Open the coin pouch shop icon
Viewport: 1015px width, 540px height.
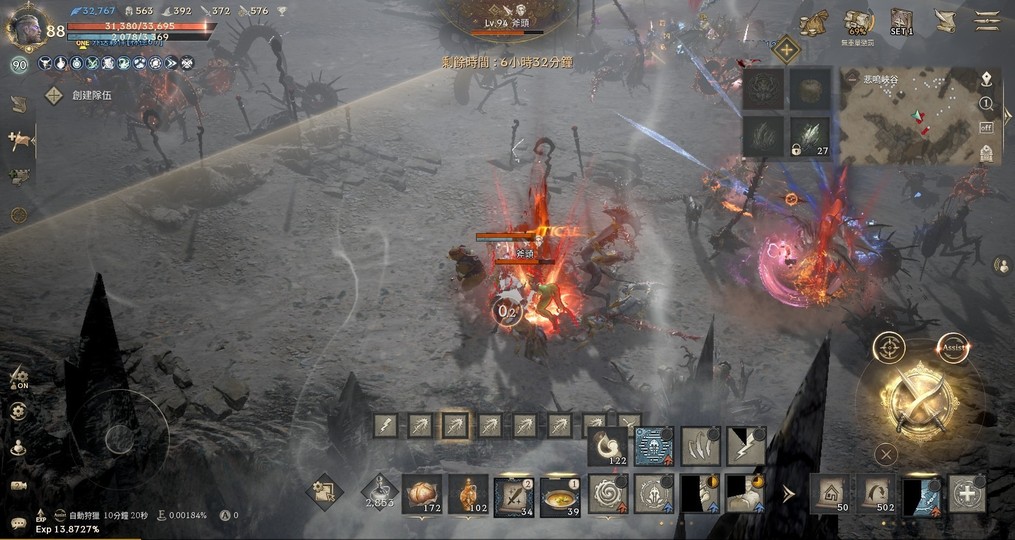point(814,22)
